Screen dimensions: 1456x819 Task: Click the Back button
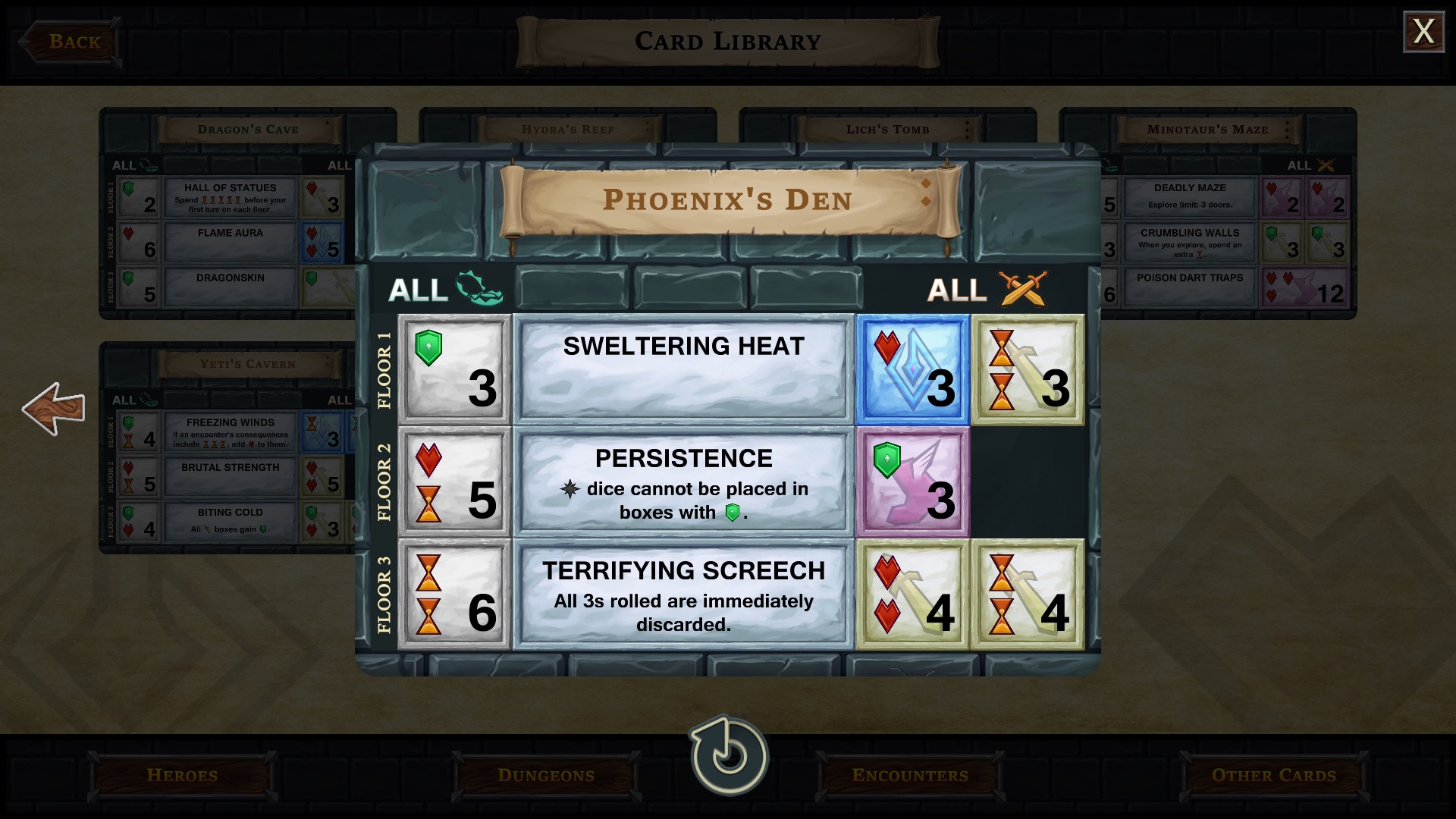[72, 42]
